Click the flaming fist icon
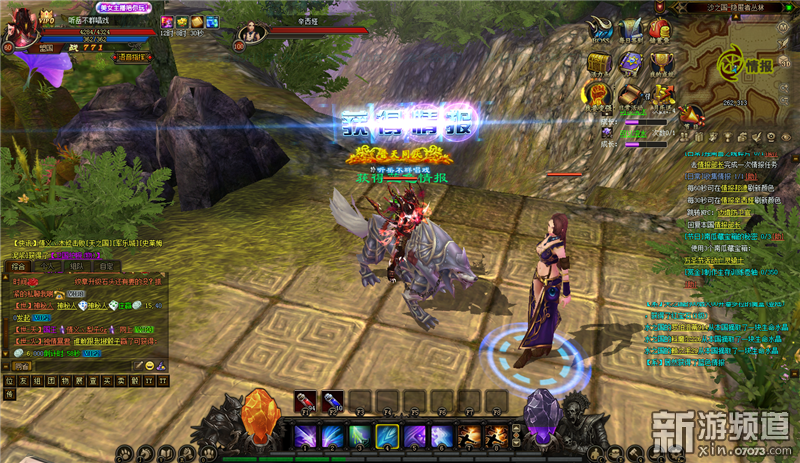The width and height of the screenshot is (800, 463). pos(599,95)
